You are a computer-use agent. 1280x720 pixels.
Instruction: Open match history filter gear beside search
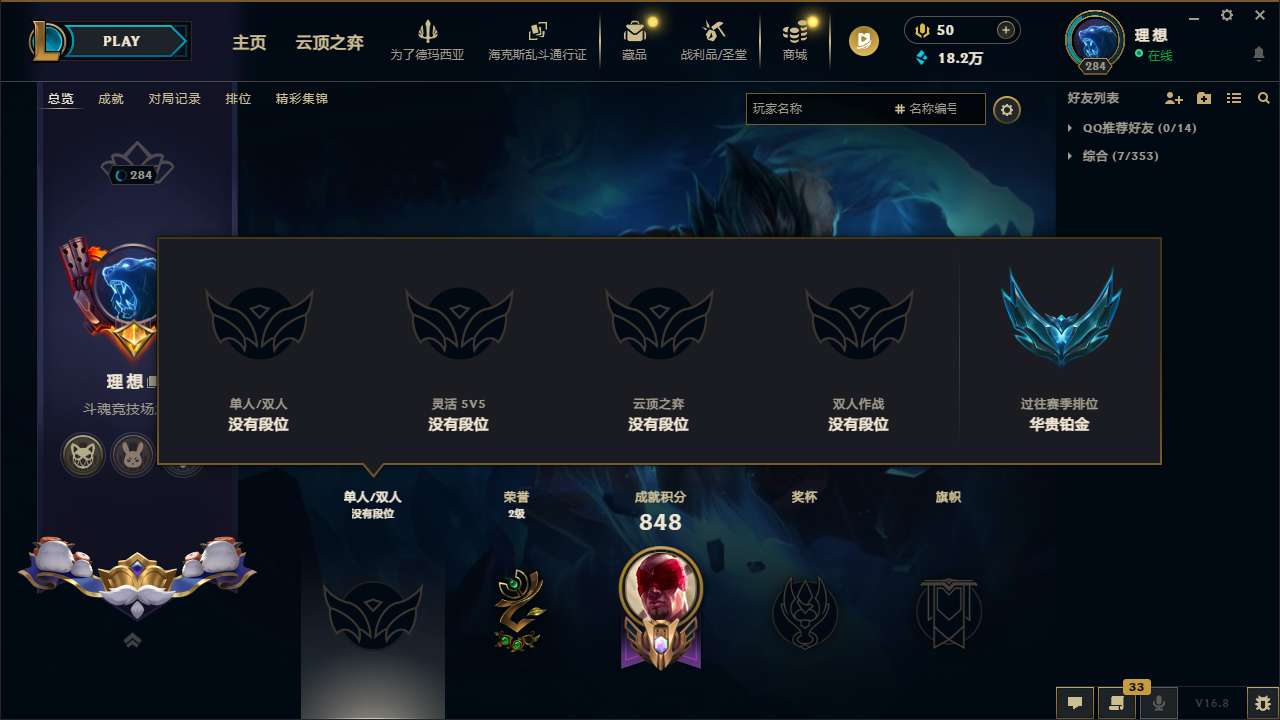[x=1007, y=109]
